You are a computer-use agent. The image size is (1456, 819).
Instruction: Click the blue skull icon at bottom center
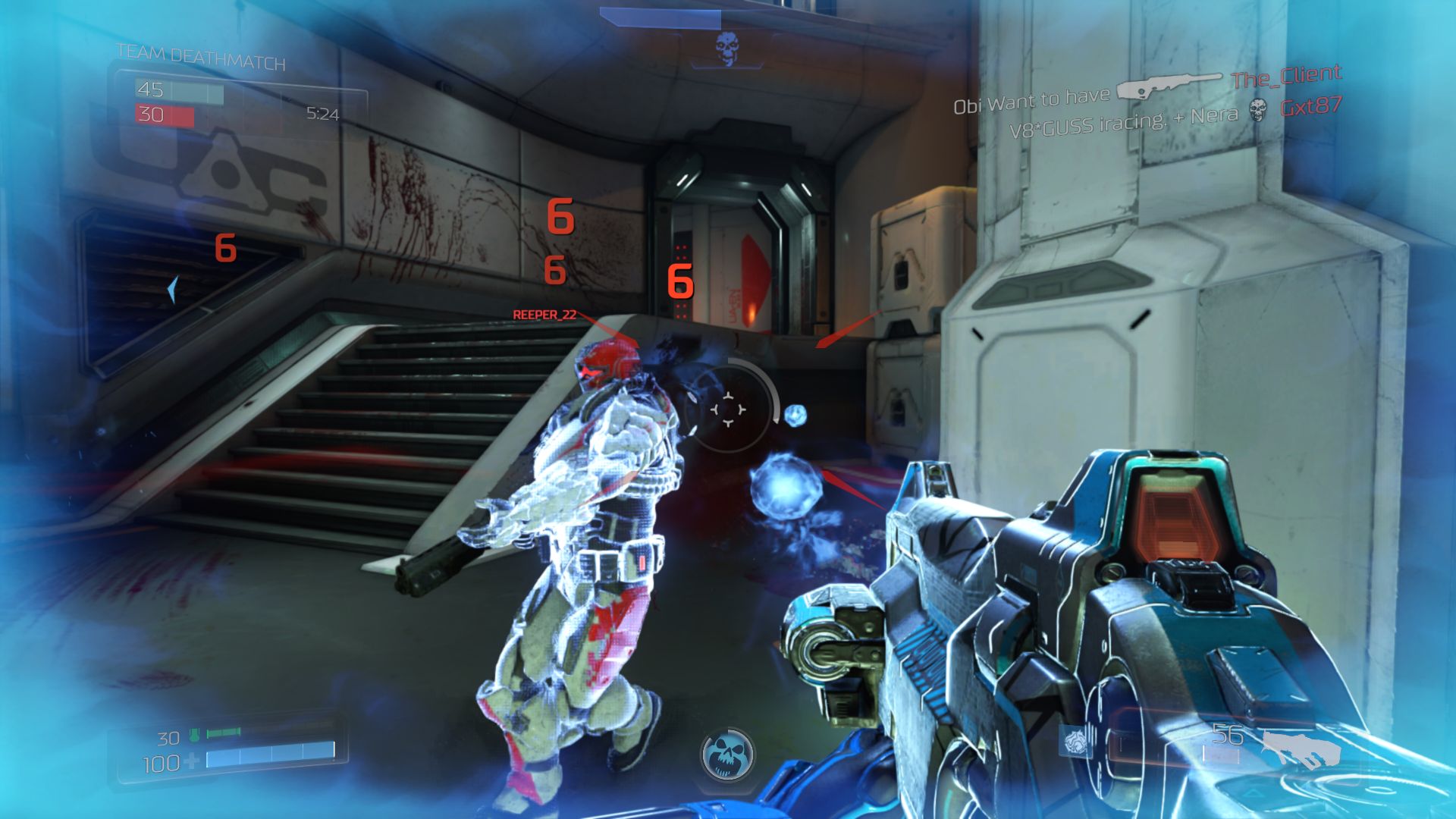click(728, 755)
